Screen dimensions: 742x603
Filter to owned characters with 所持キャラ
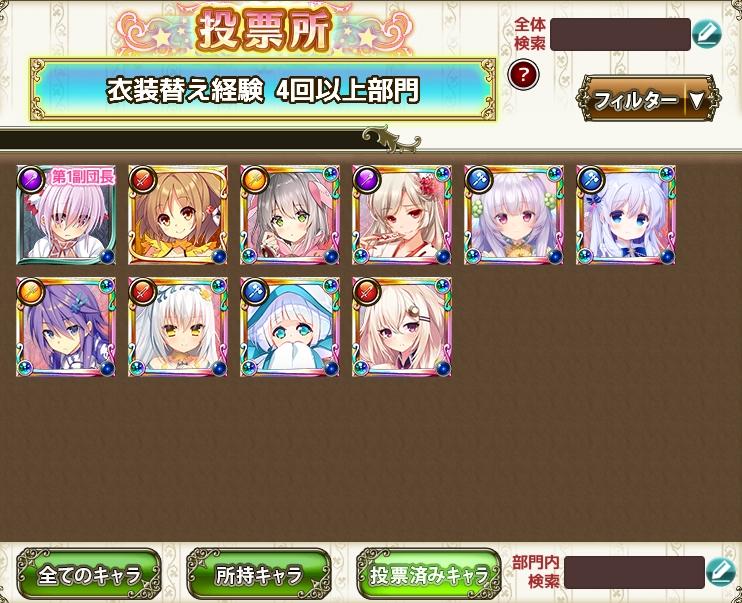point(258,573)
